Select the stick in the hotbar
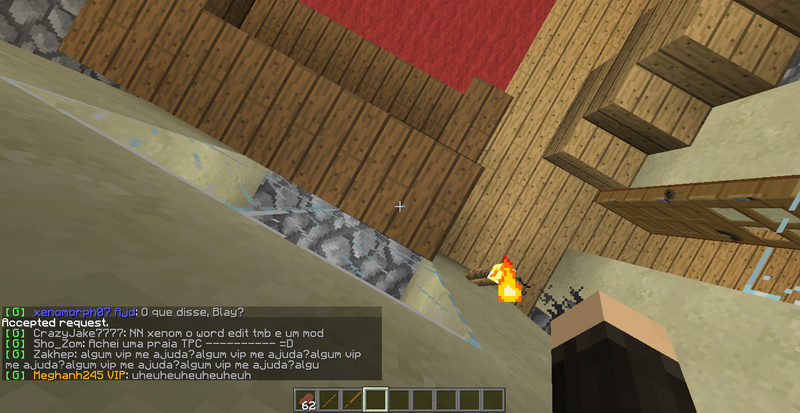Image resolution: width=800 pixels, height=413 pixels. 330,401
